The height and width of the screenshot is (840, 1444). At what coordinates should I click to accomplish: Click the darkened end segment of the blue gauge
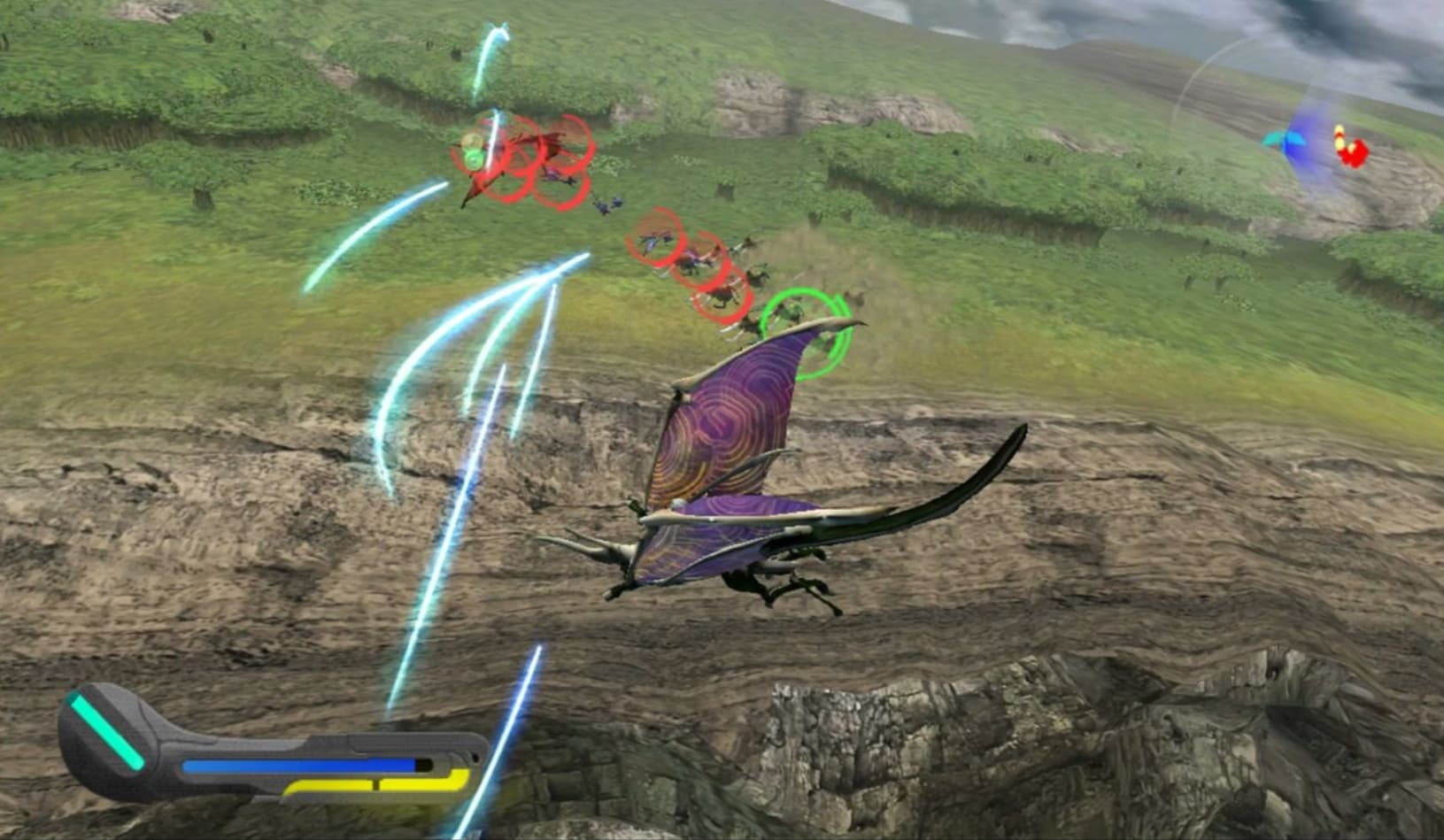[x=422, y=763]
